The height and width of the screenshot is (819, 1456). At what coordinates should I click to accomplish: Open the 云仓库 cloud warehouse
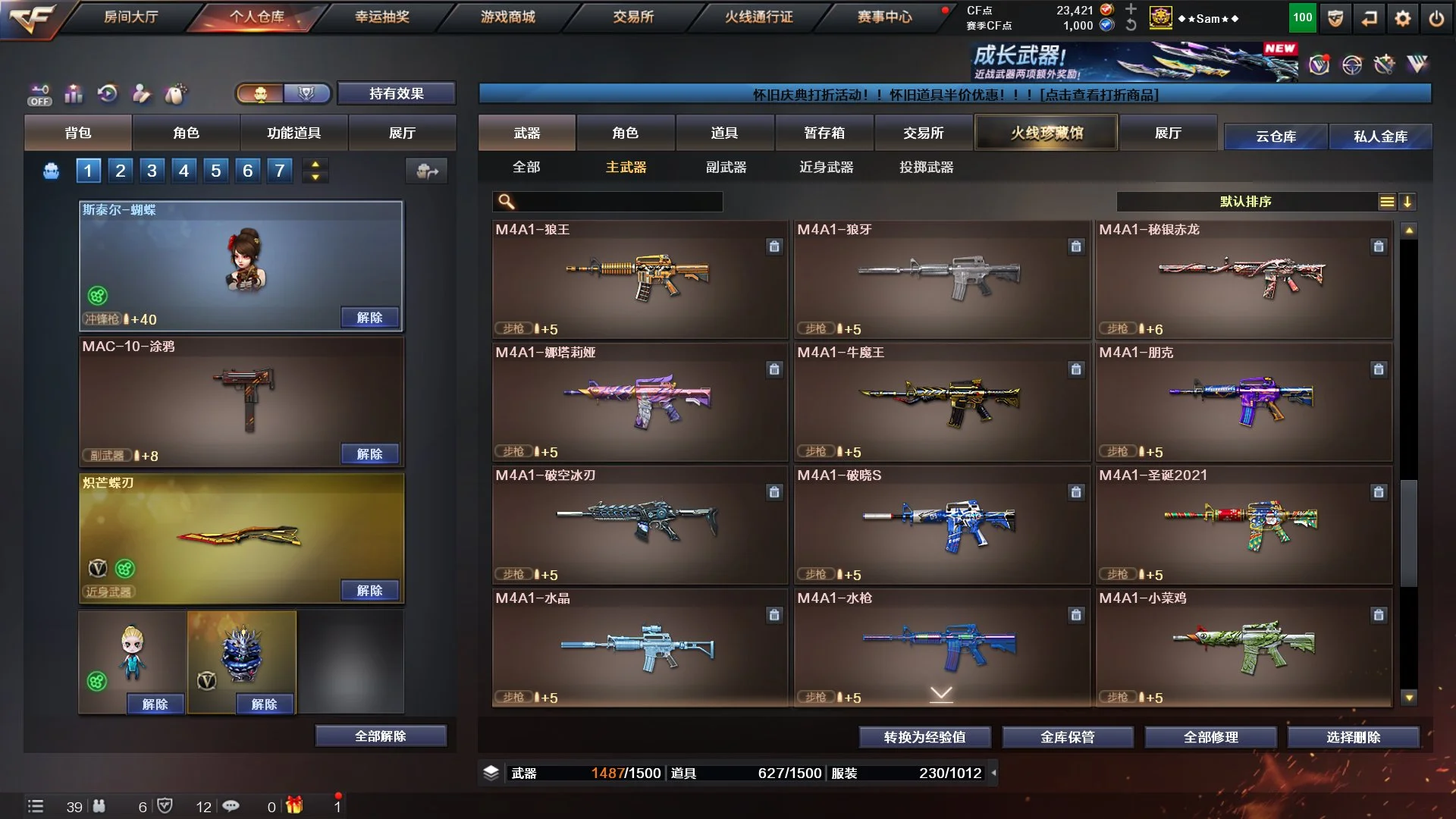coord(1276,136)
